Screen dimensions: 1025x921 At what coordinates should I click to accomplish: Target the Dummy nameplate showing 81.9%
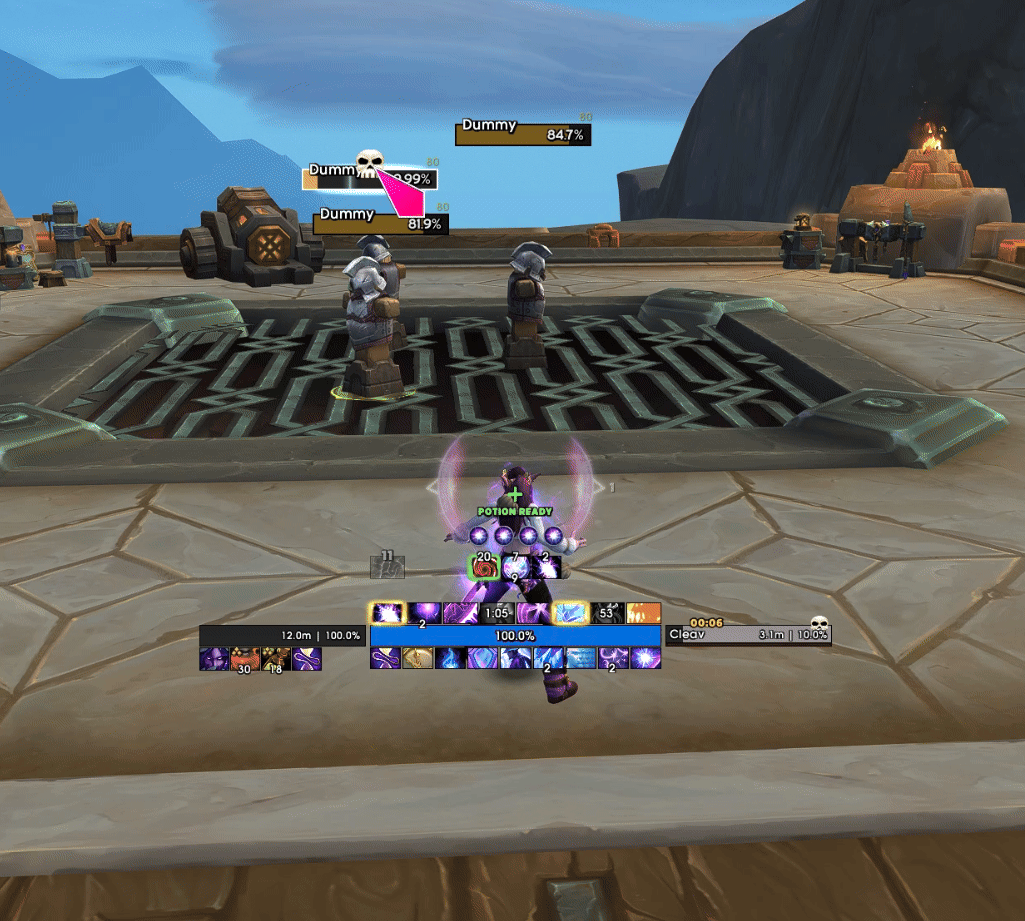380,223
